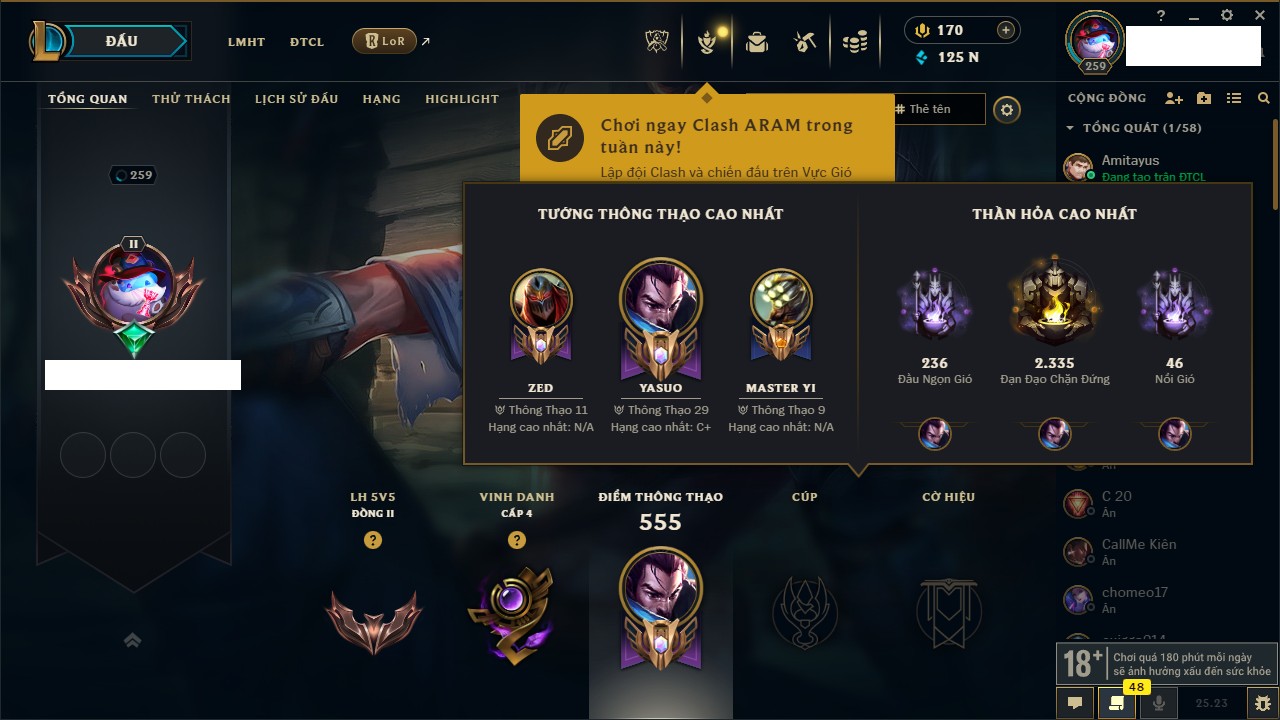1280x720 pixels.
Task: Open the collection backpack icon
Action: pyautogui.click(x=757, y=42)
